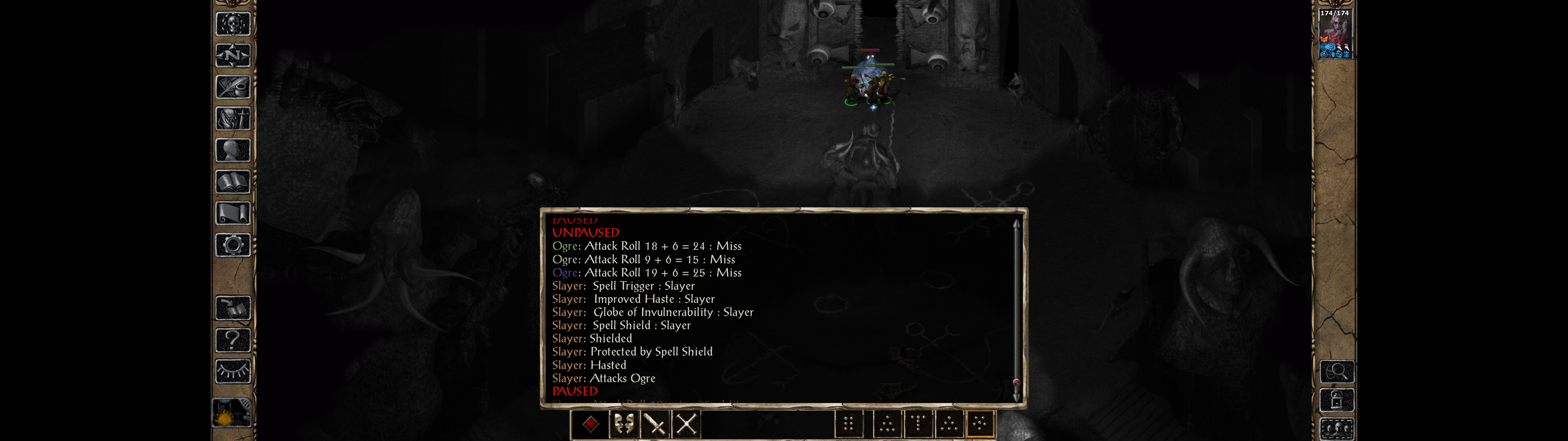Screen dimensions: 1568x441
Task: Click the quick save book icon
Action: pyautogui.click(x=233, y=308)
